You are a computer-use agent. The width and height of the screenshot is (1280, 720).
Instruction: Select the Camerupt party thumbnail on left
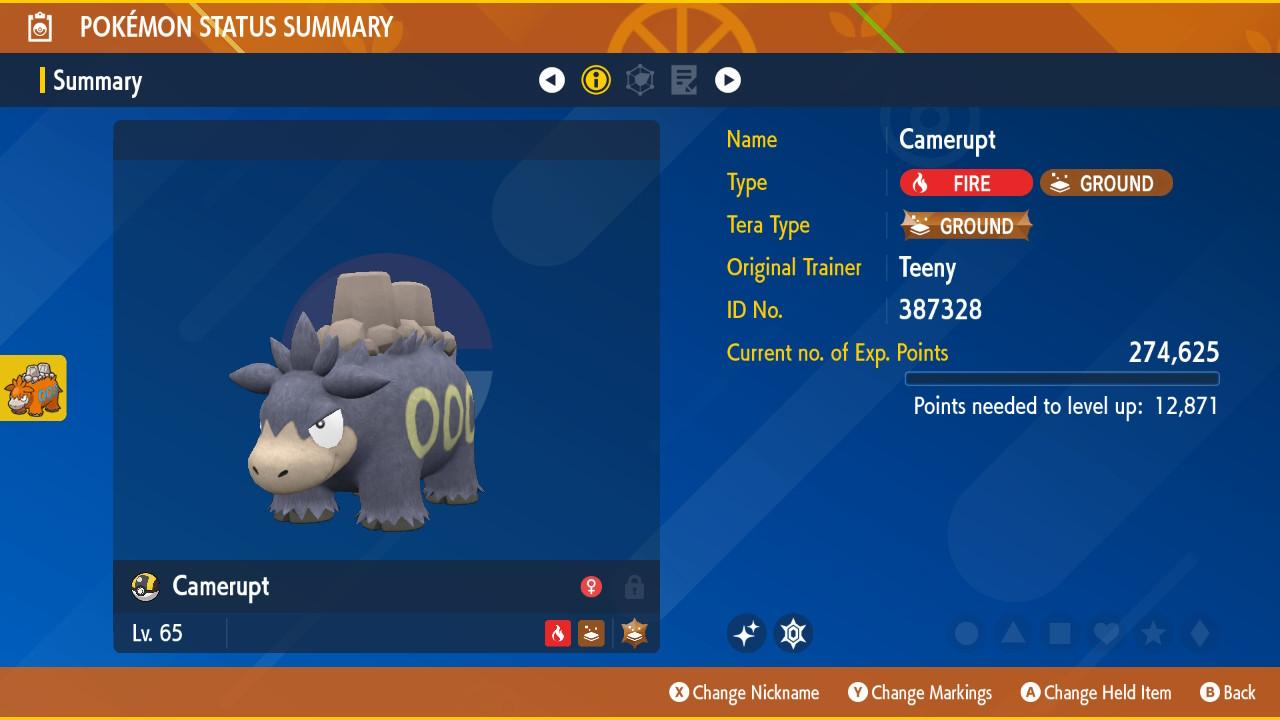coord(35,388)
